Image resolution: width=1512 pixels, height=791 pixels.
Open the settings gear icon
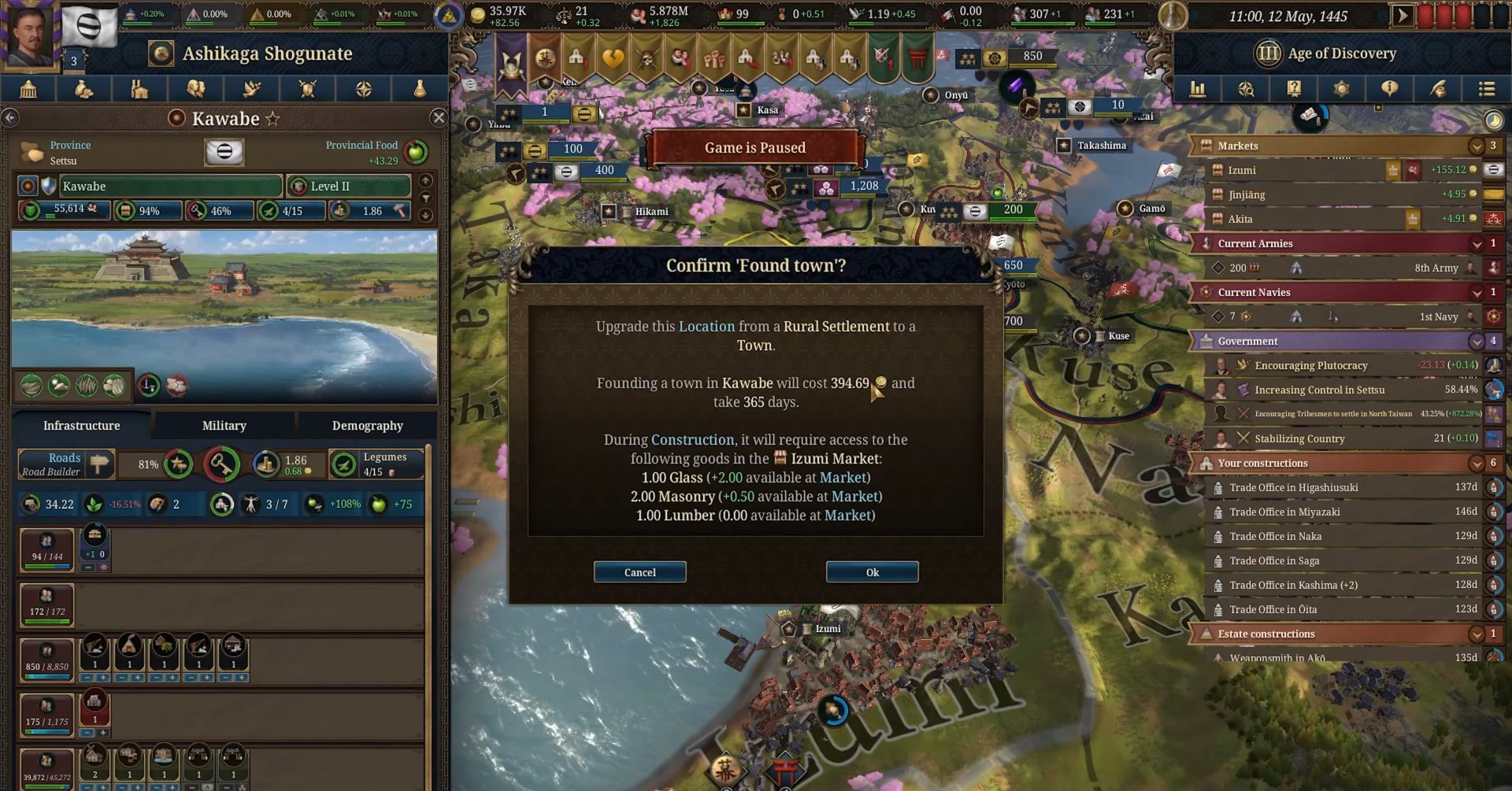click(x=1342, y=89)
